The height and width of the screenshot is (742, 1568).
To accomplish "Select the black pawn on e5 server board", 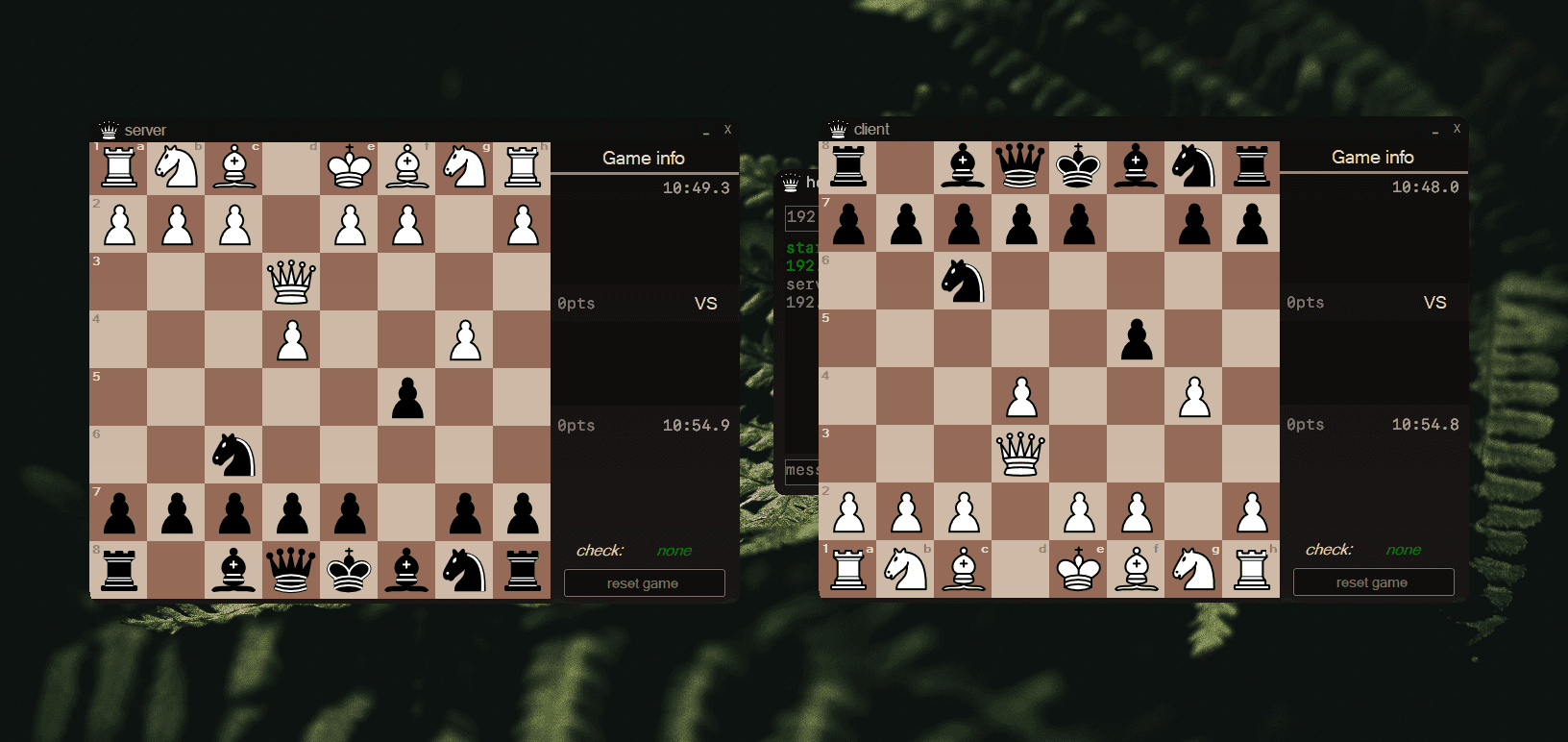I will (406, 397).
